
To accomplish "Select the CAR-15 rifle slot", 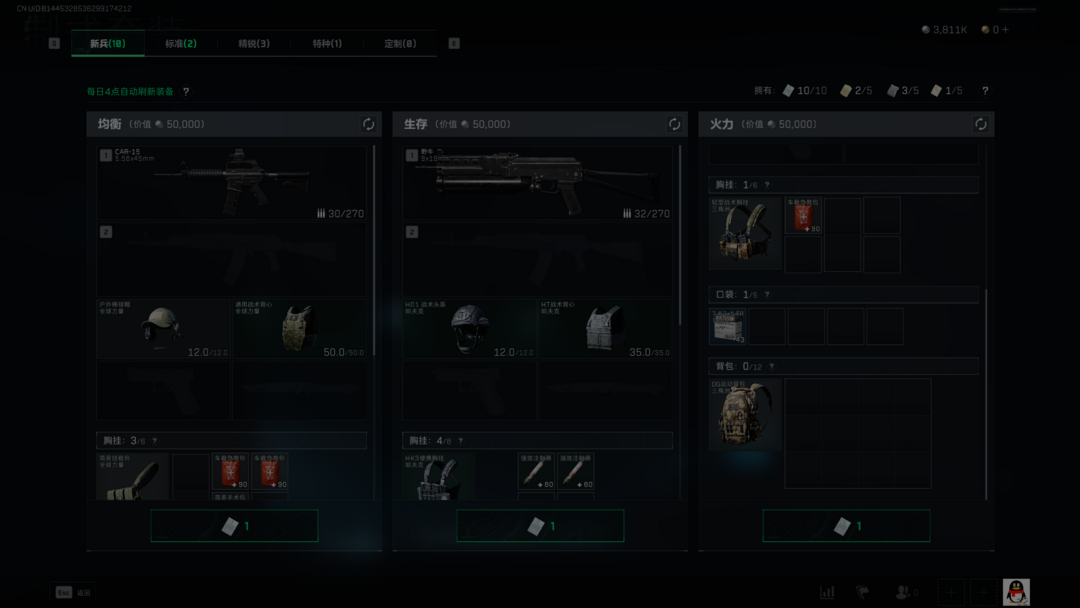I will pos(232,183).
